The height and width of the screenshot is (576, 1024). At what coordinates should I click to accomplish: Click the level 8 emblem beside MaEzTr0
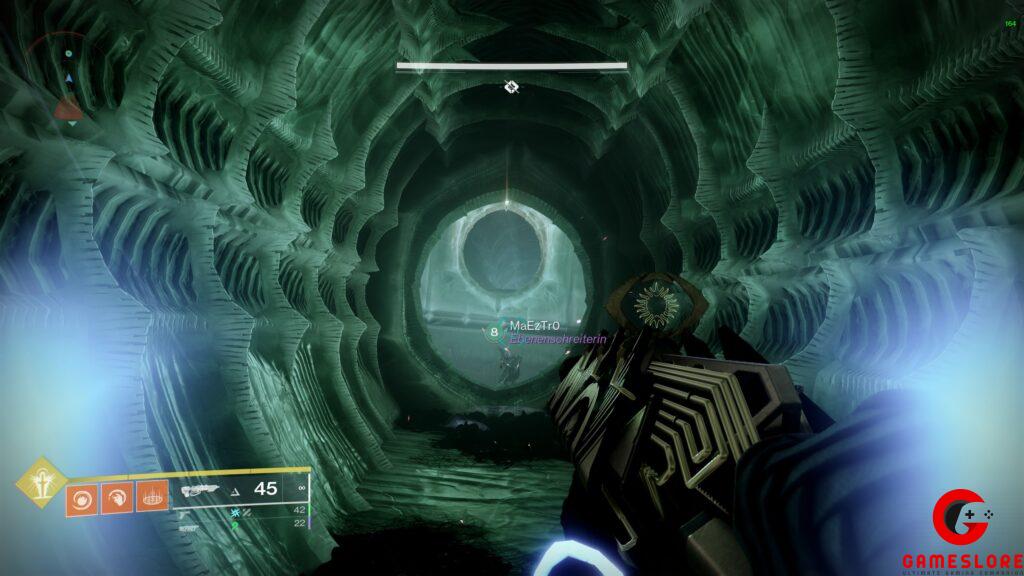pyautogui.click(x=494, y=332)
